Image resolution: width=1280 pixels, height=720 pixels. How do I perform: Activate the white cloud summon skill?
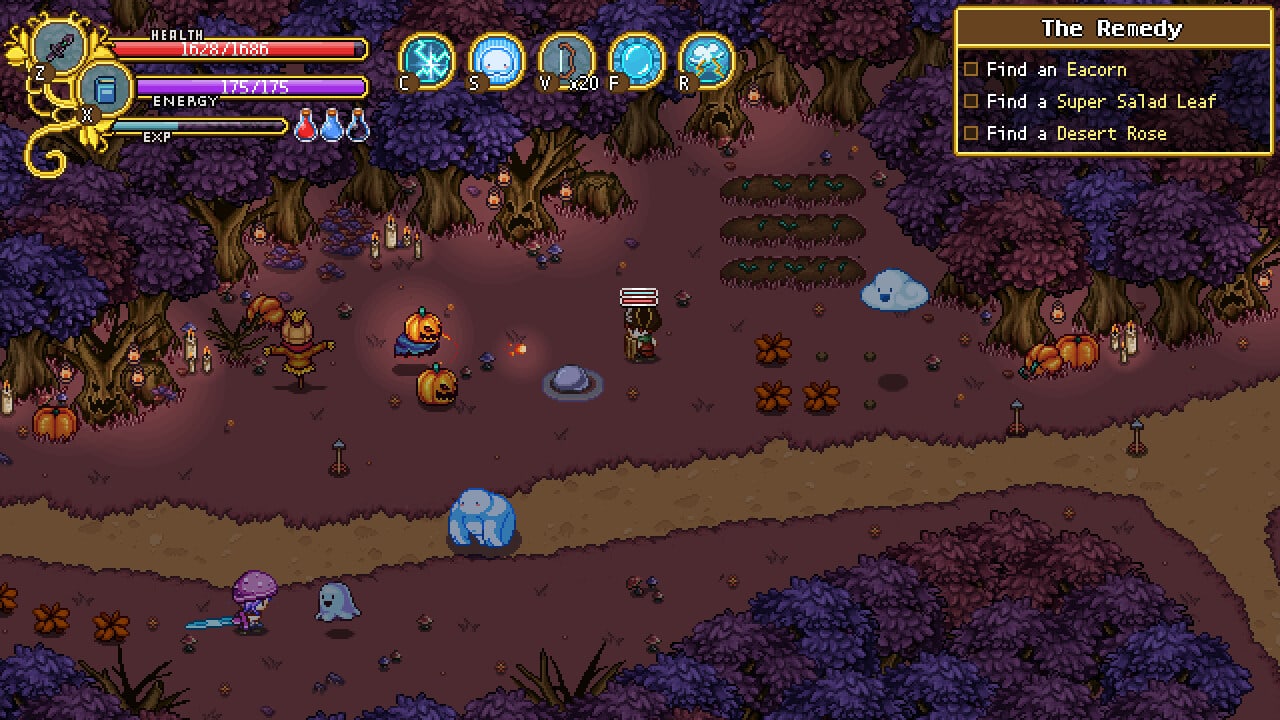496,60
